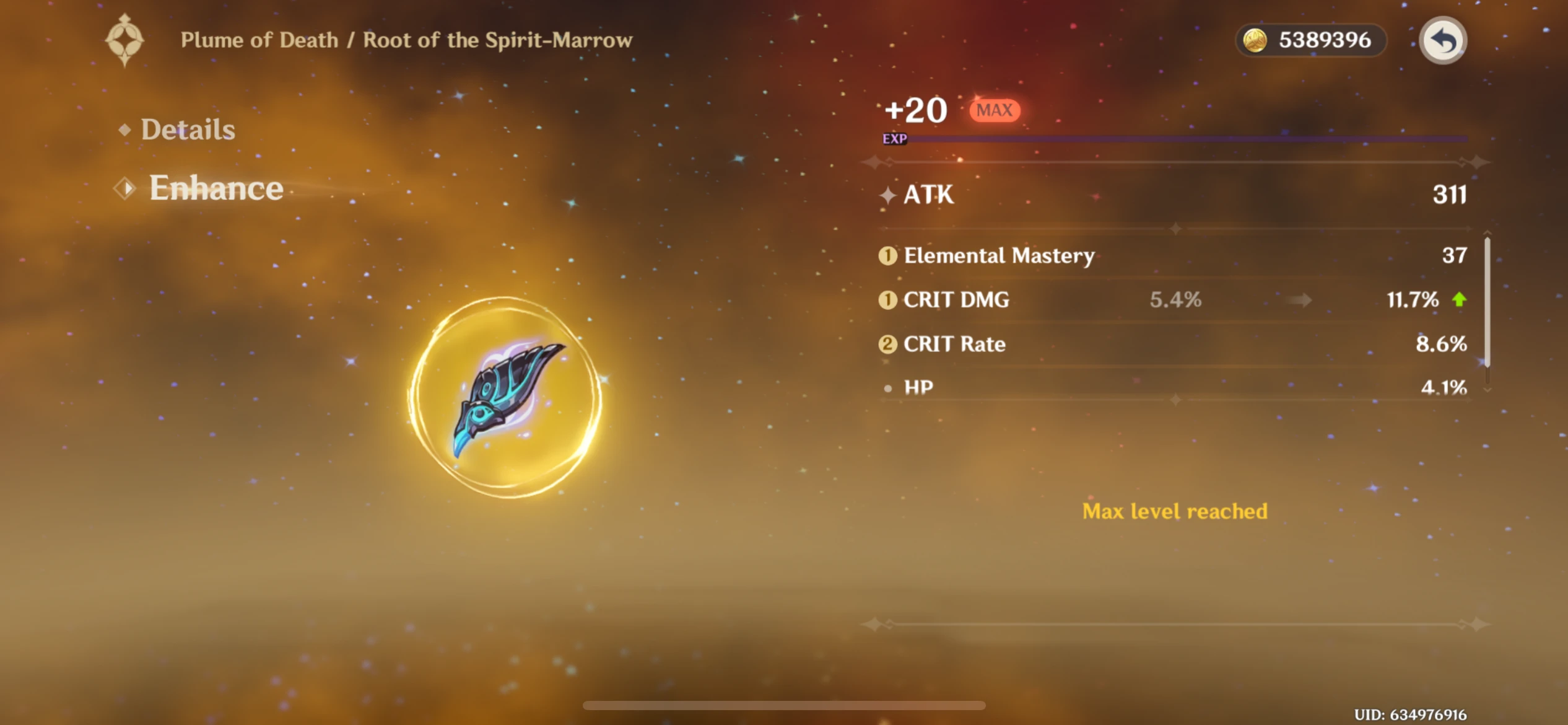
Task: Click the substat list scrollbar
Action: [1487, 301]
